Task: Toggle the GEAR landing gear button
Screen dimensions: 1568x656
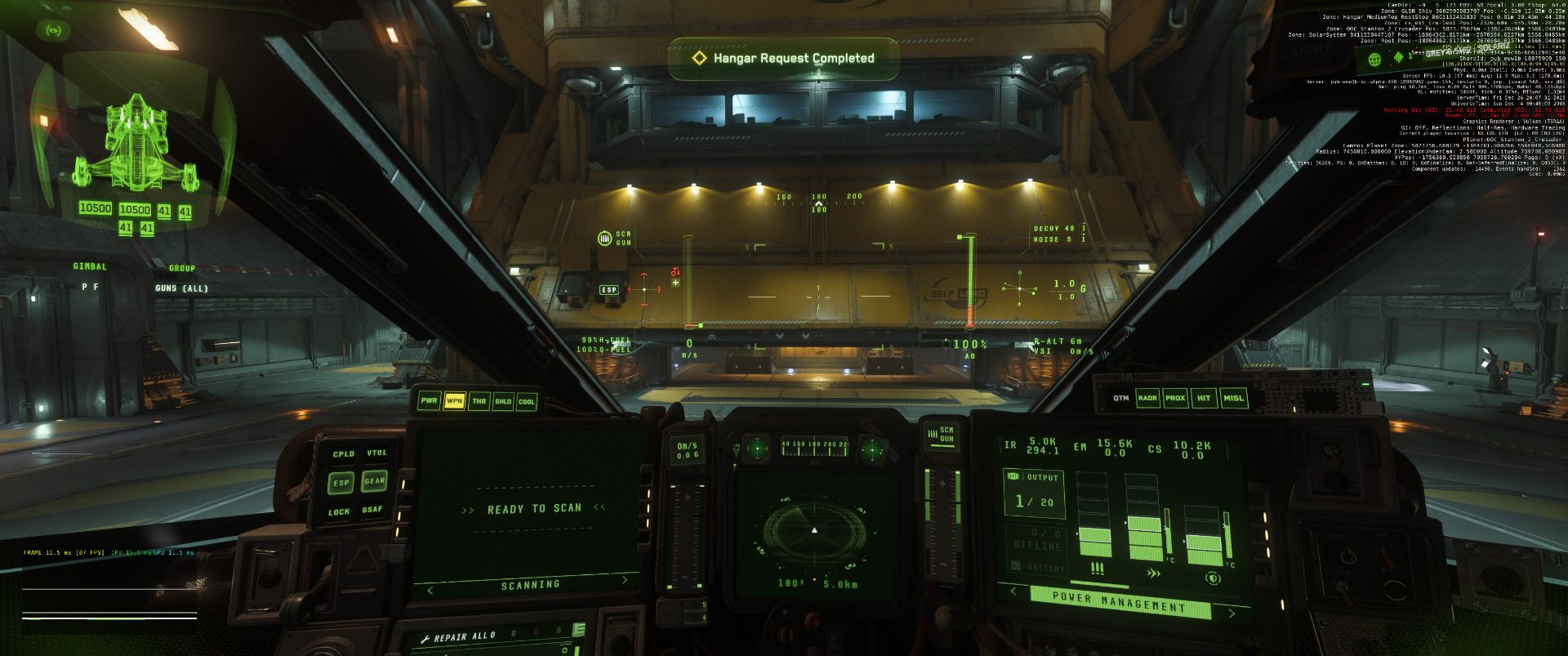Action: click(x=375, y=481)
